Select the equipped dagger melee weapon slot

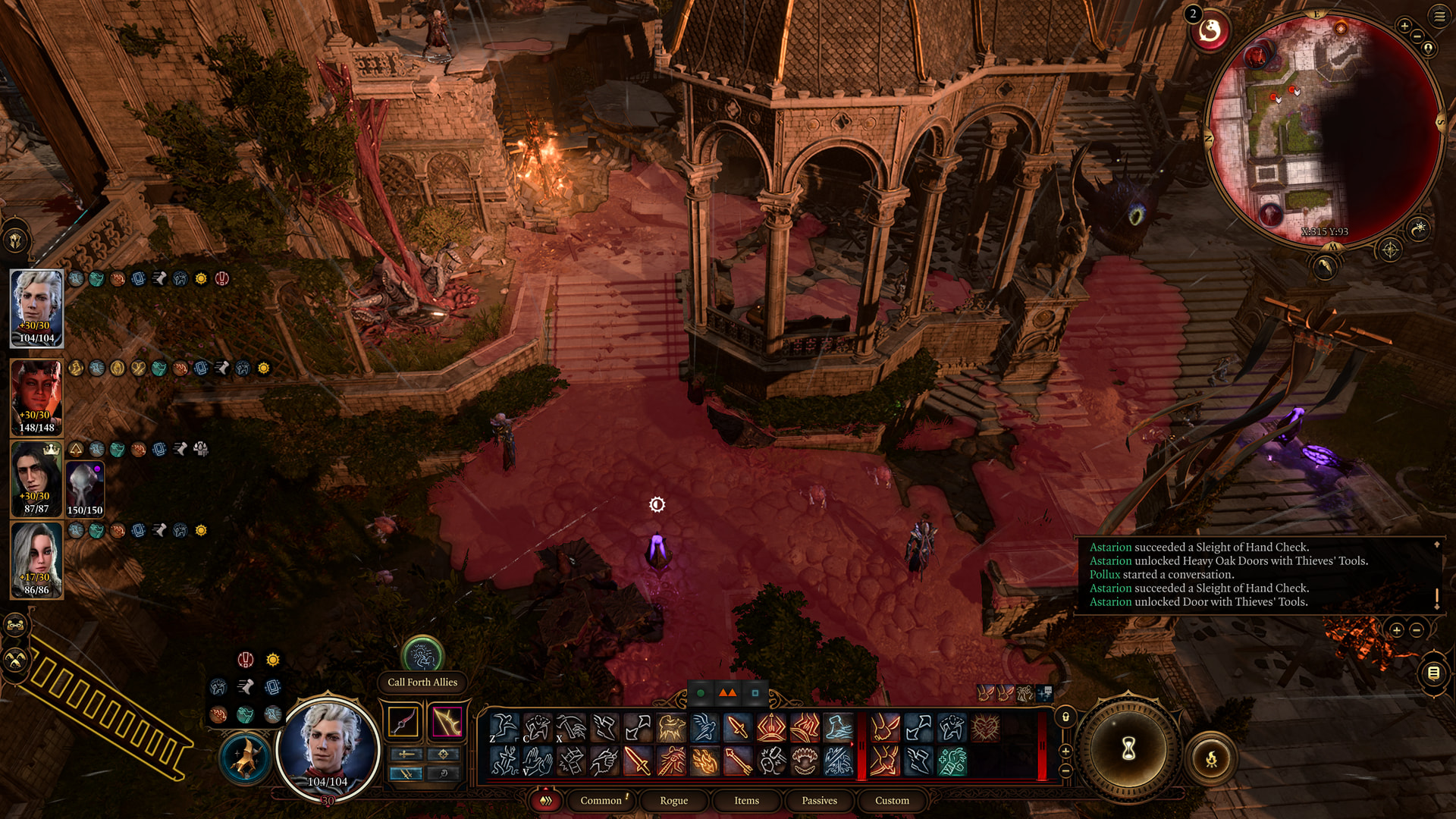pyautogui.click(x=403, y=722)
